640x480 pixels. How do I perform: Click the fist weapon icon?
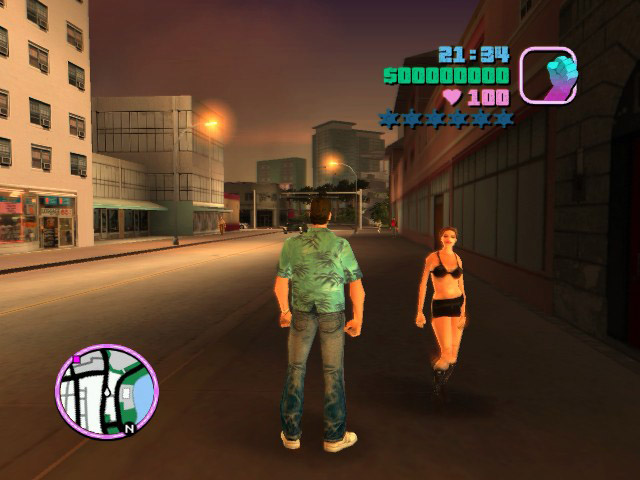point(548,75)
